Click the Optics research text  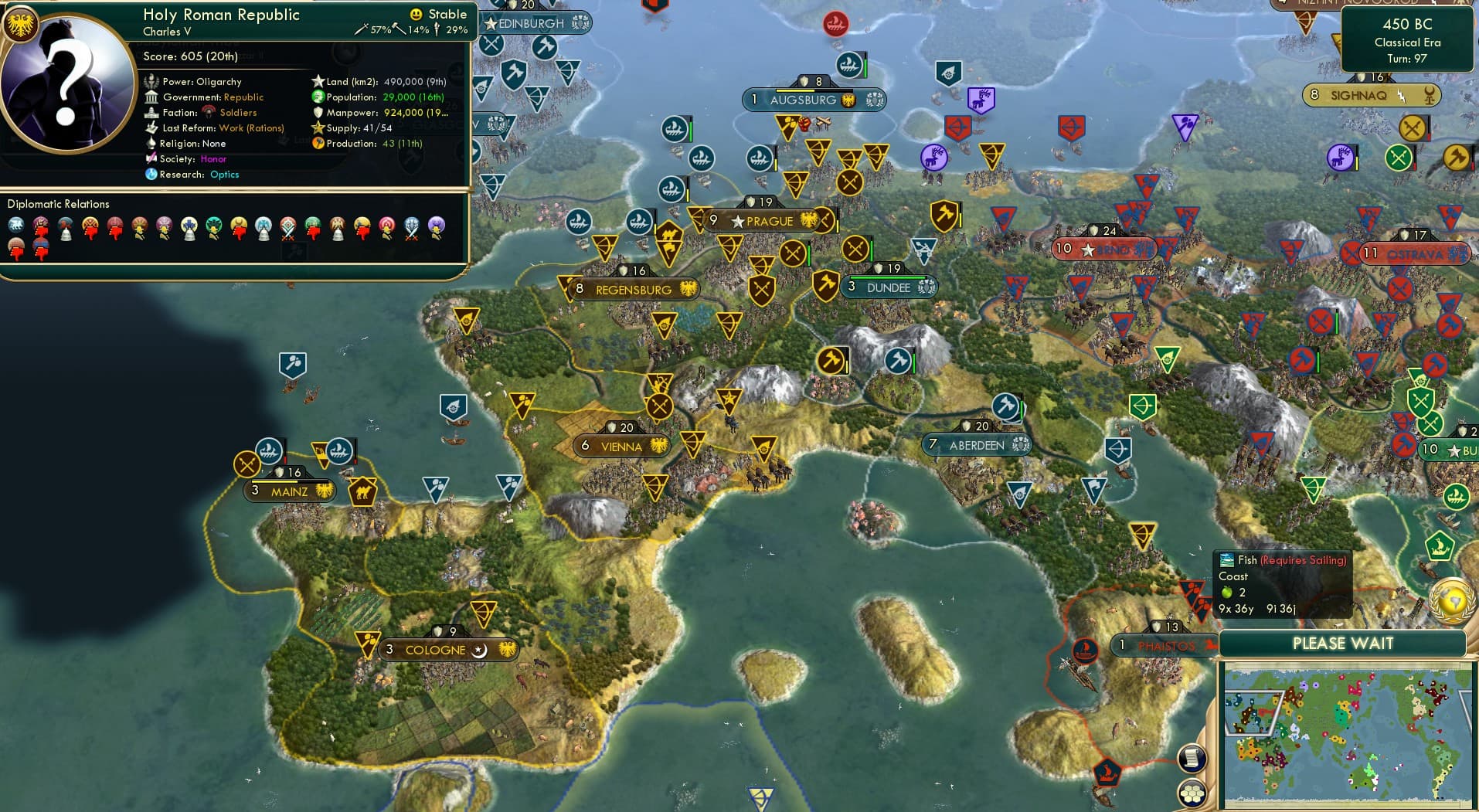point(224,175)
